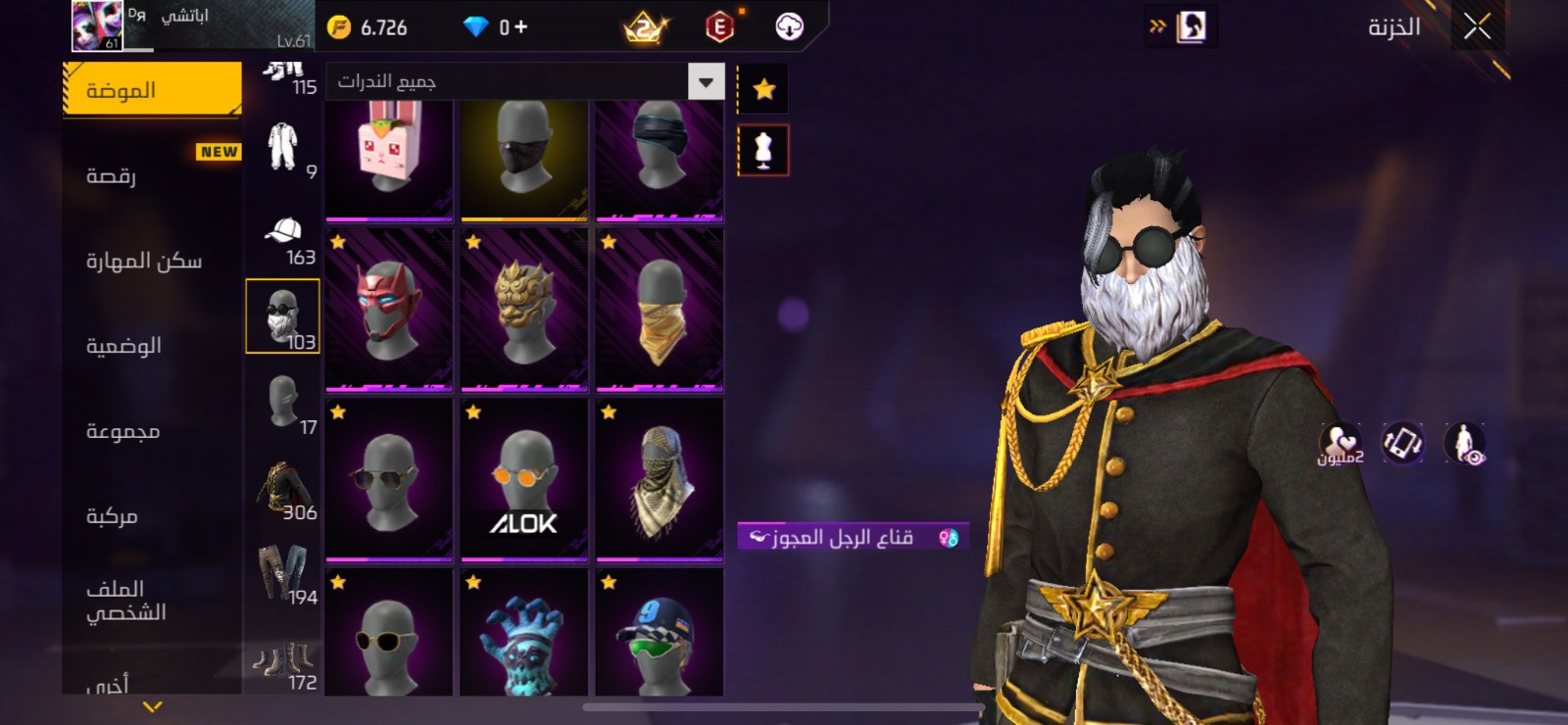Select the mask category icon showing 103

click(283, 314)
